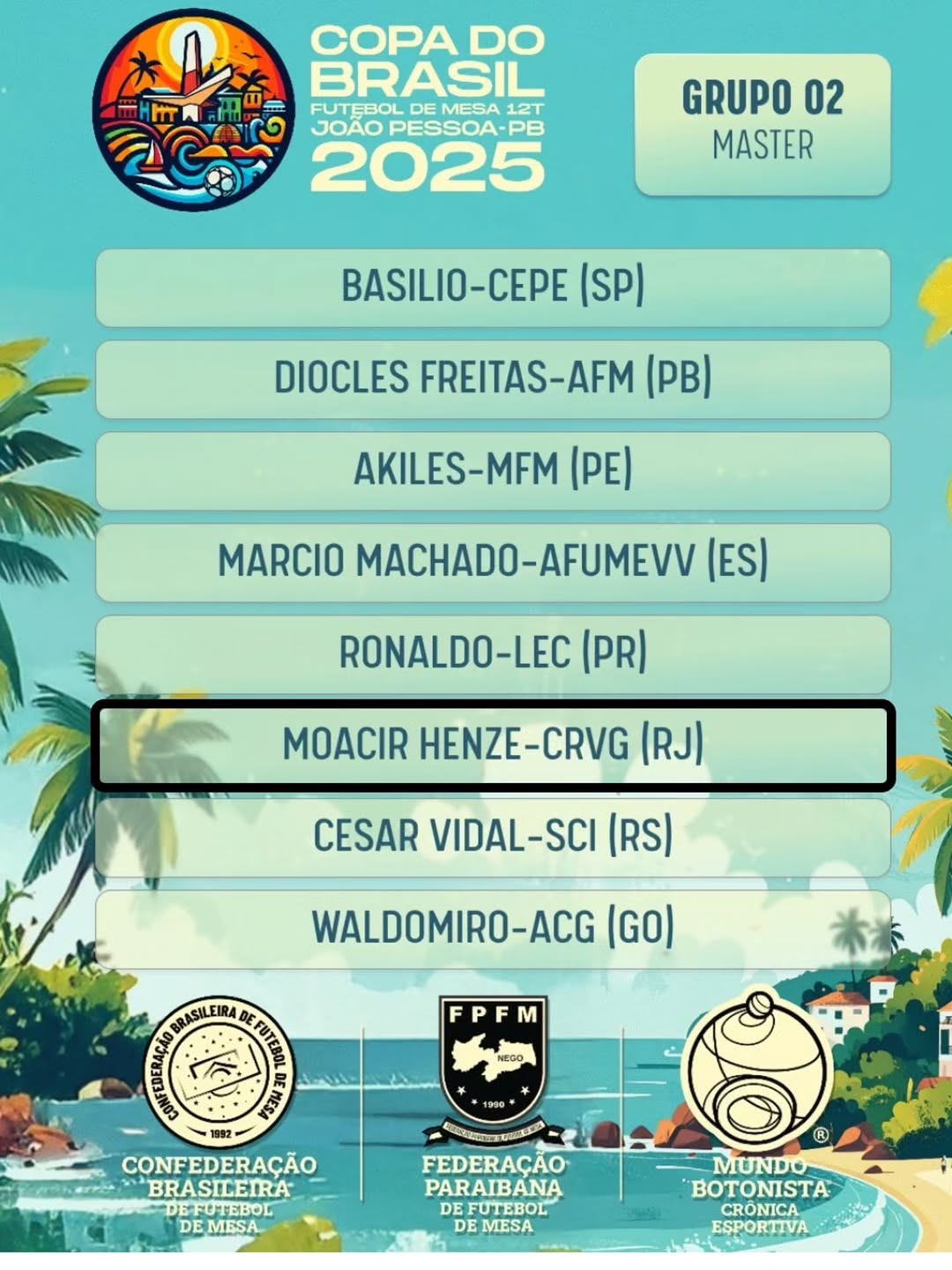The image size is (952, 1270).
Task: Select WALDOMIRO-ACG (GO) from the list
Action: click(493, 929)
